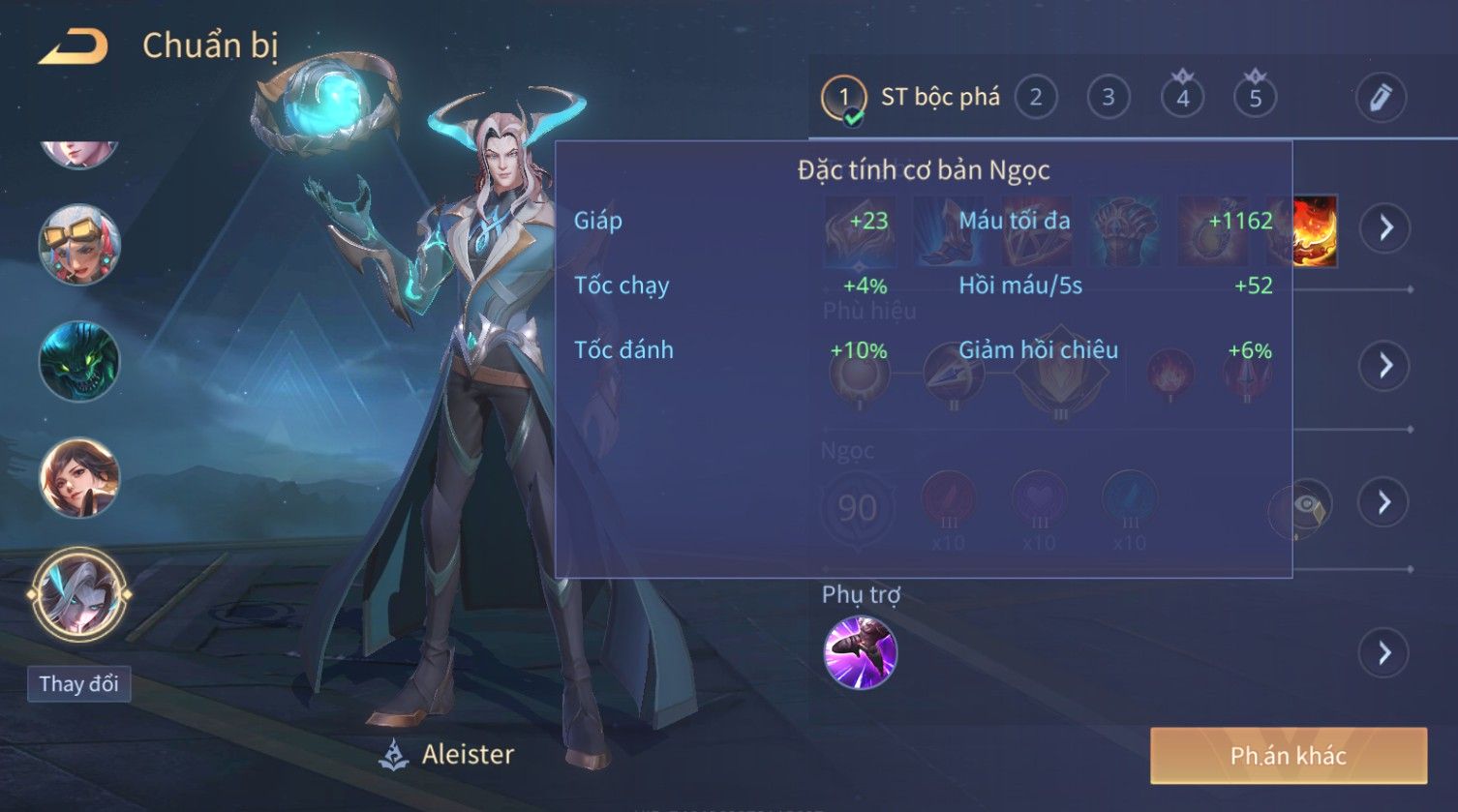Viewport: 1458px width, 812px height.
Task: Open the Ngọc rune details arrow
Action: coord(1385,501)
